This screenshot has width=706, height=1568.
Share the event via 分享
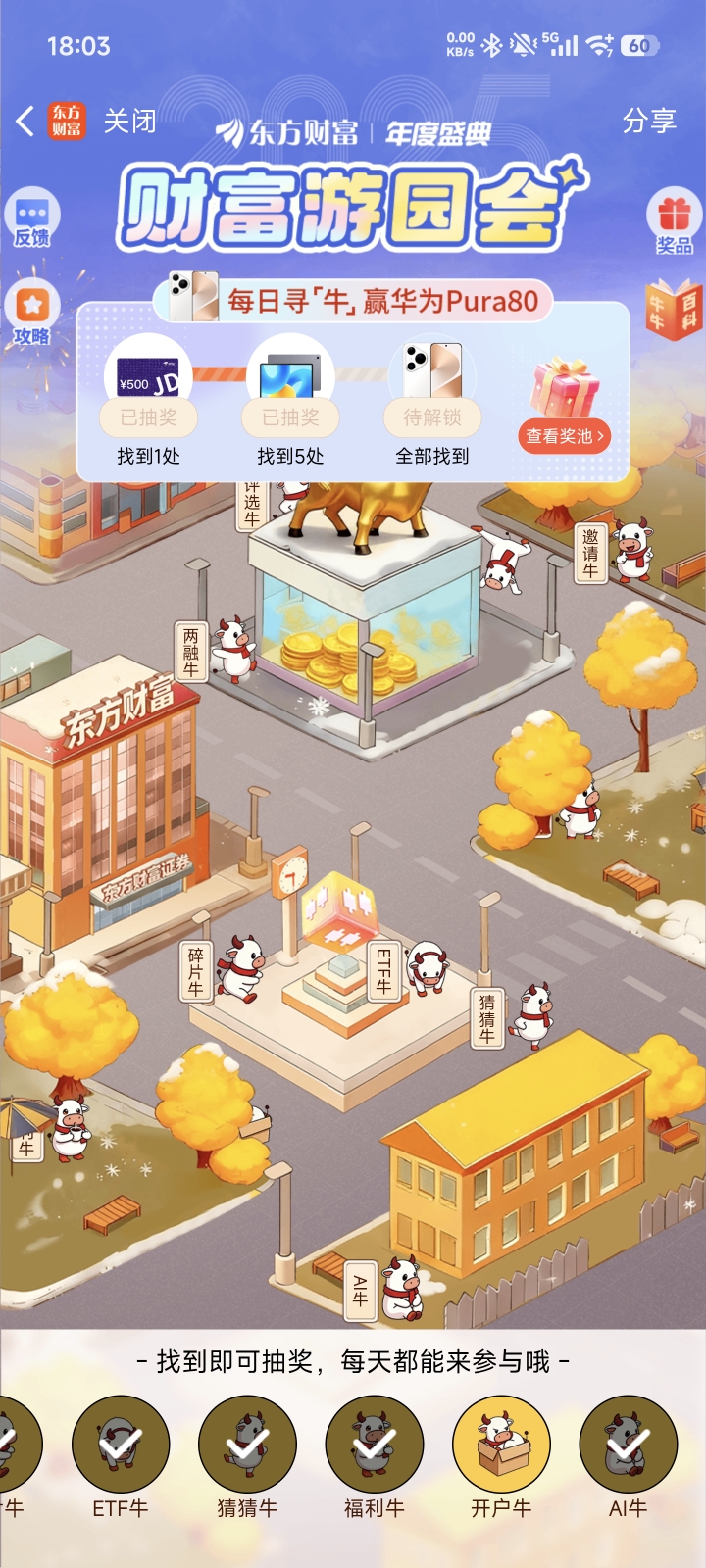pyautogui.click(x=649, y=122)
